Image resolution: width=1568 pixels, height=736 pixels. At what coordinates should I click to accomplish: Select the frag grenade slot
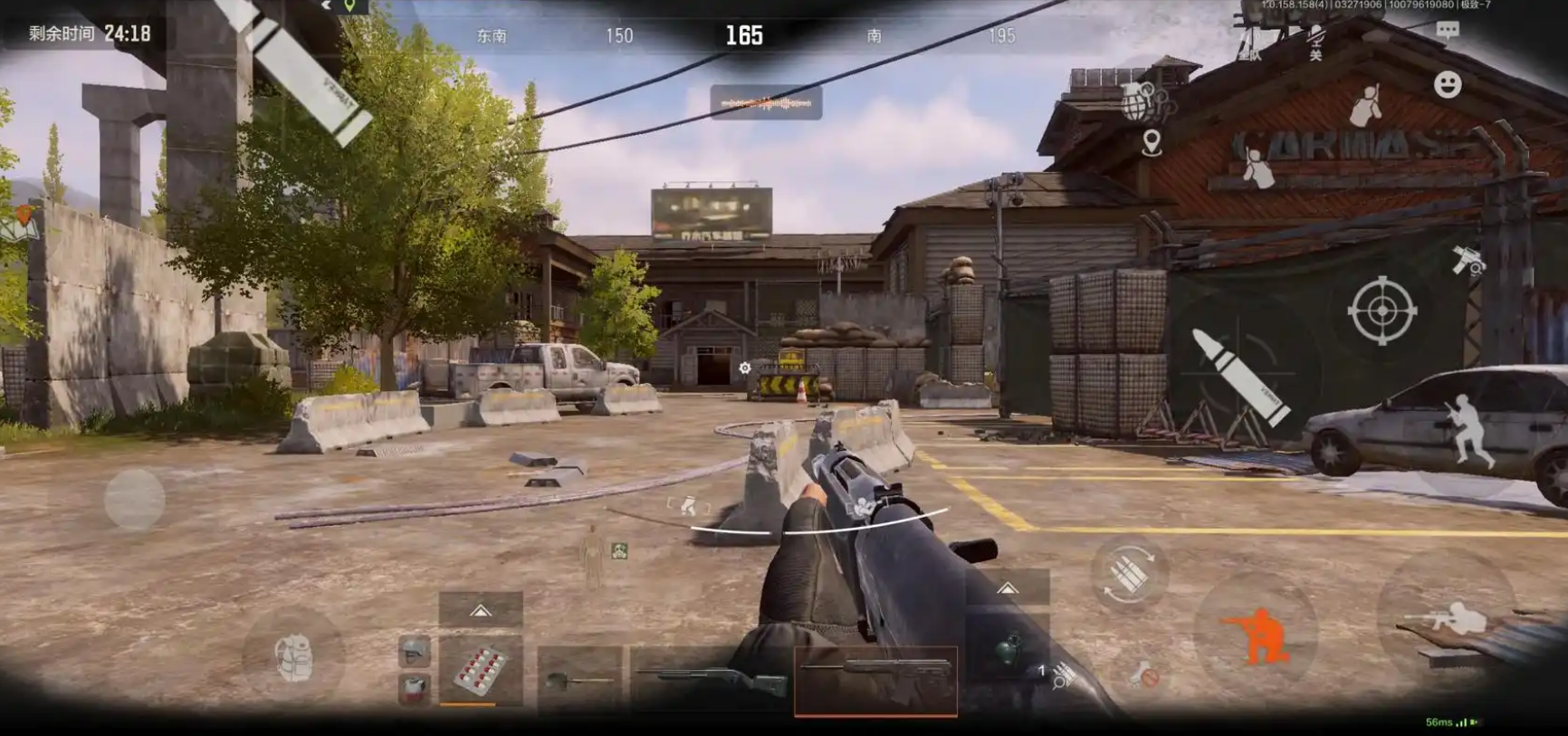tap(1008, 651)
